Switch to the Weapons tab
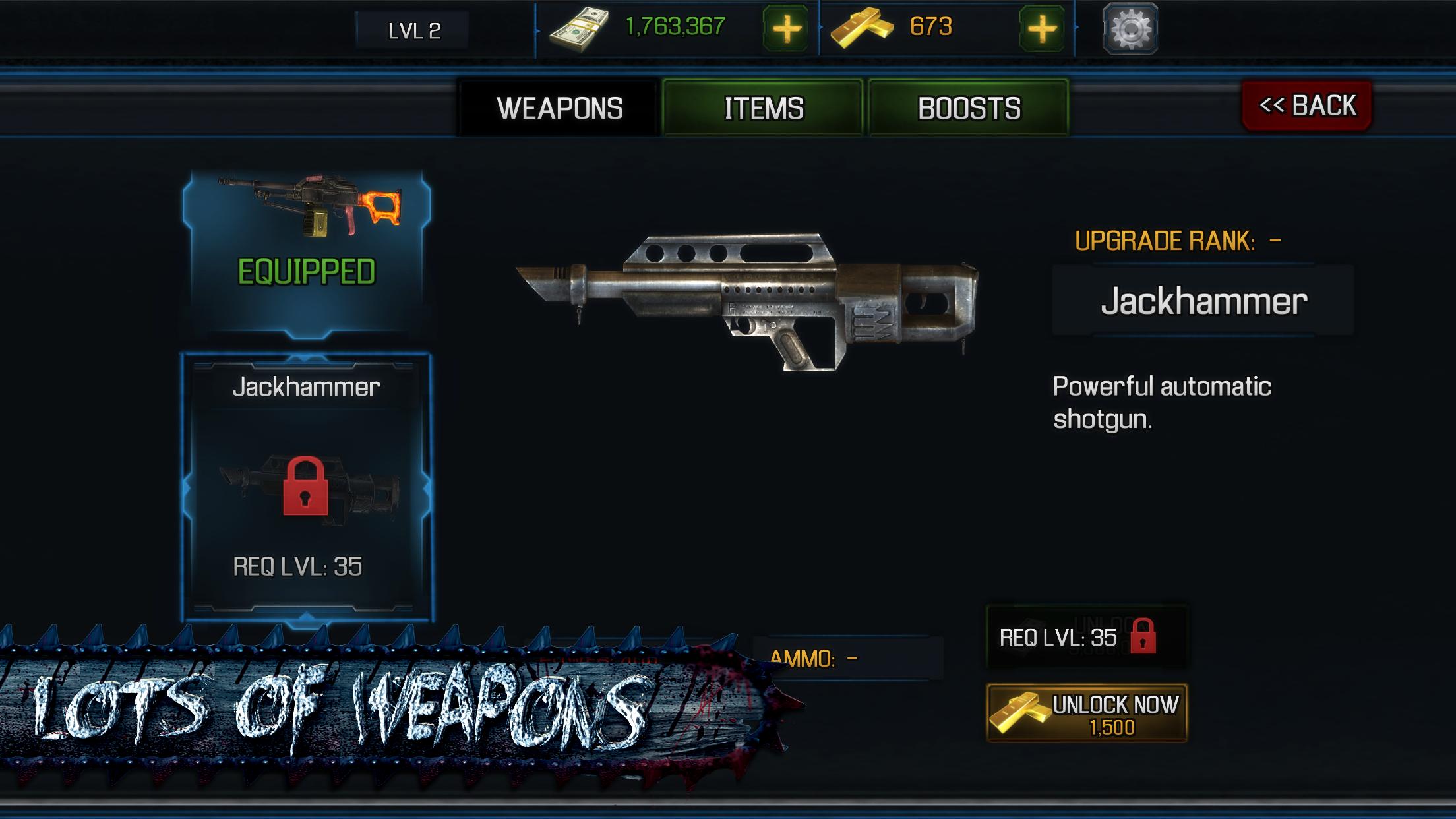 point(559,108)
